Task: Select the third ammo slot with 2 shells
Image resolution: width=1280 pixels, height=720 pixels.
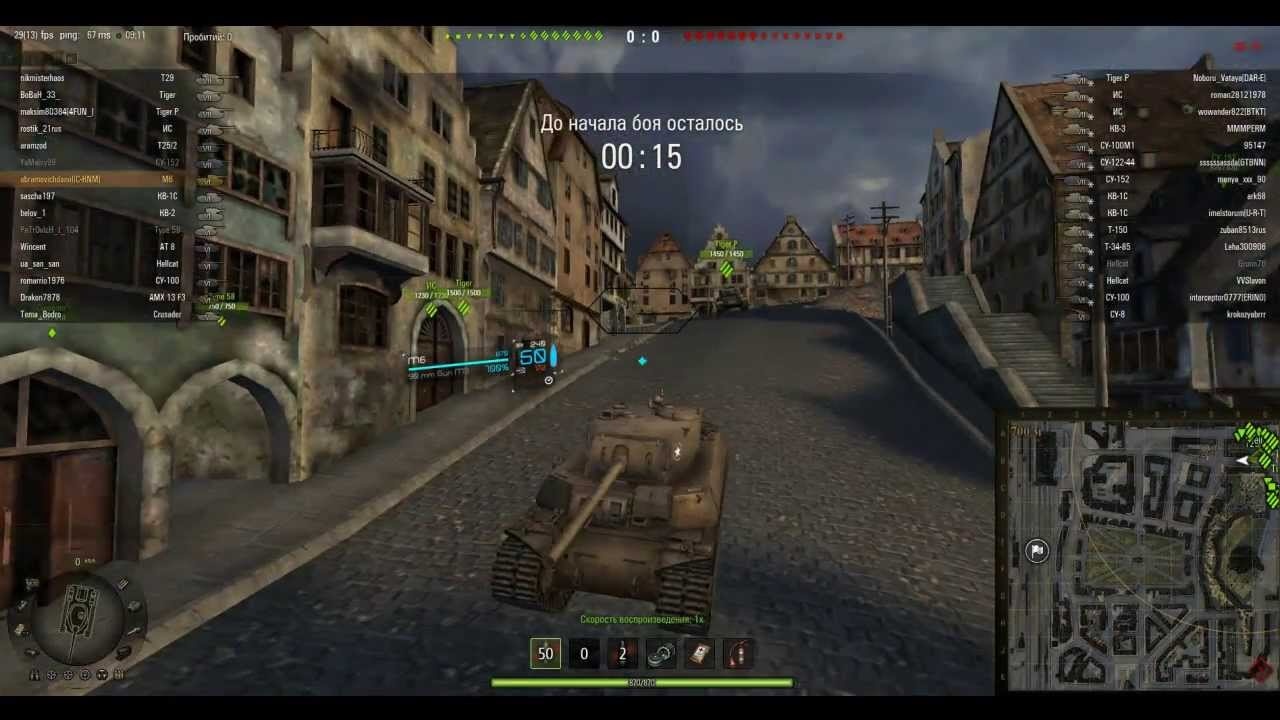Action: [x=622, y=653]
